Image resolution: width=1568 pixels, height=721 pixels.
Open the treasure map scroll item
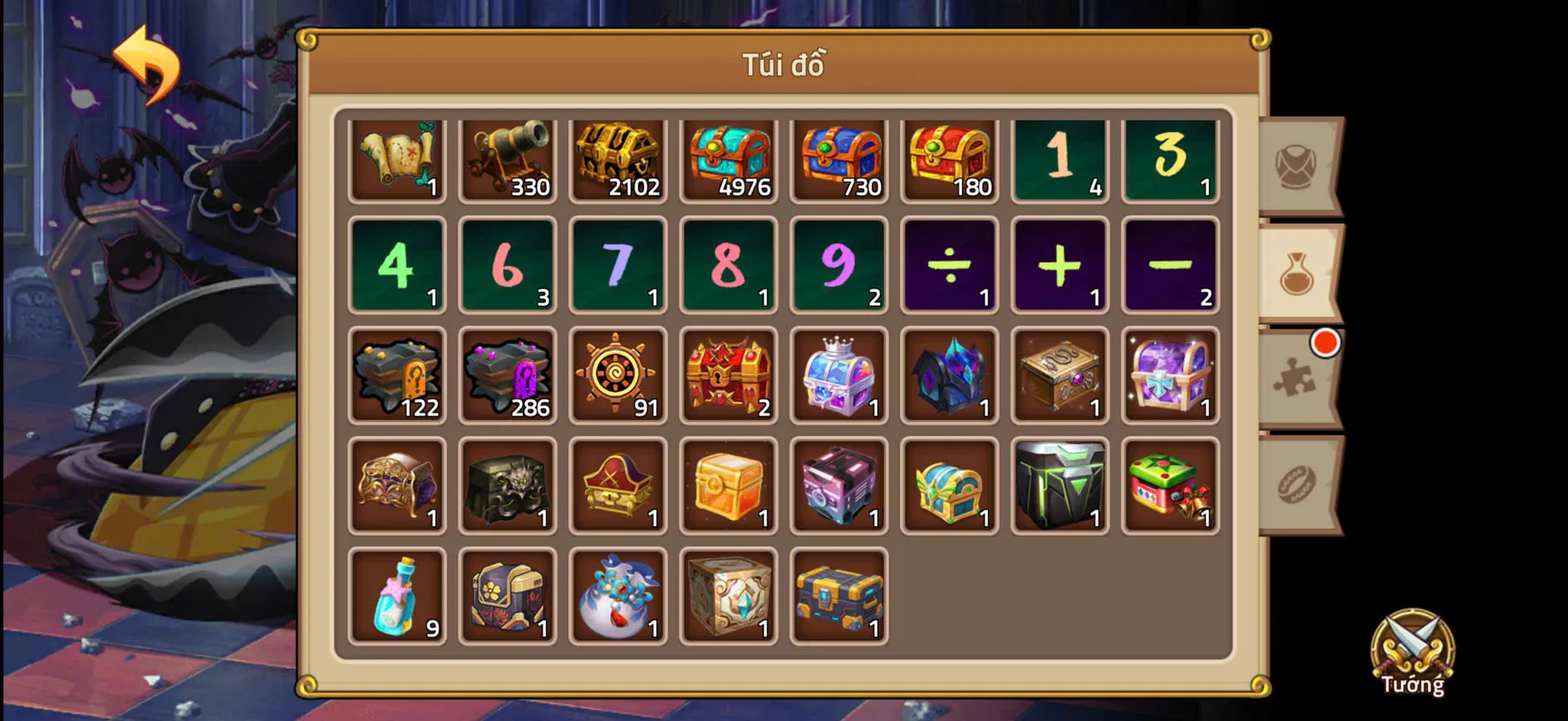click(397, 158)
